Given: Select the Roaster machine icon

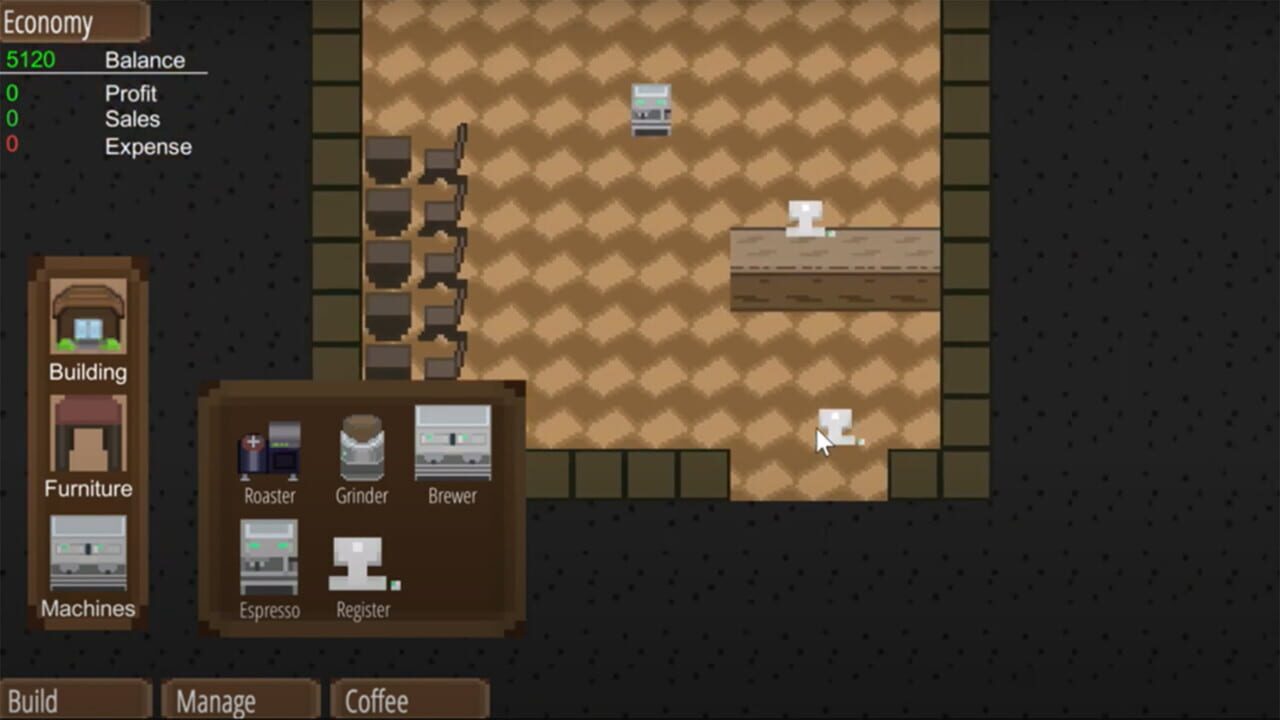Looking at the screenshot, I should point(268,448).
